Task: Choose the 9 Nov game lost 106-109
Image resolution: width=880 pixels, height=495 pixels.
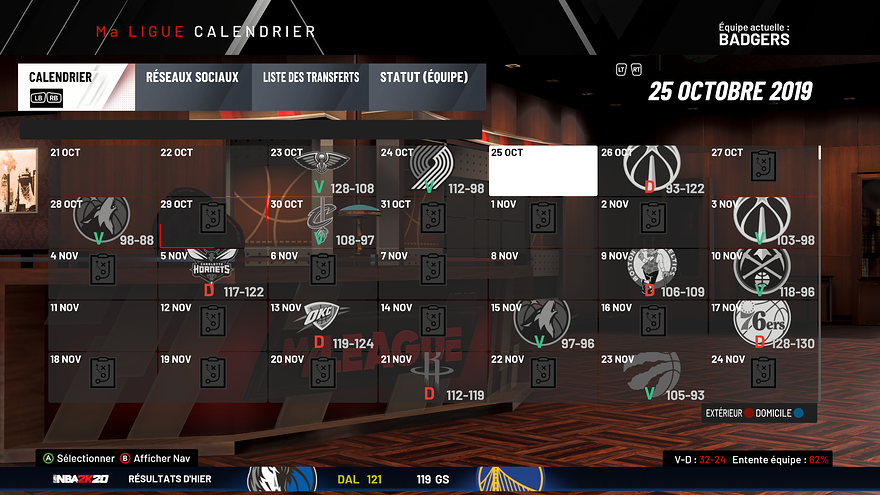Action: tap(653, 273)
